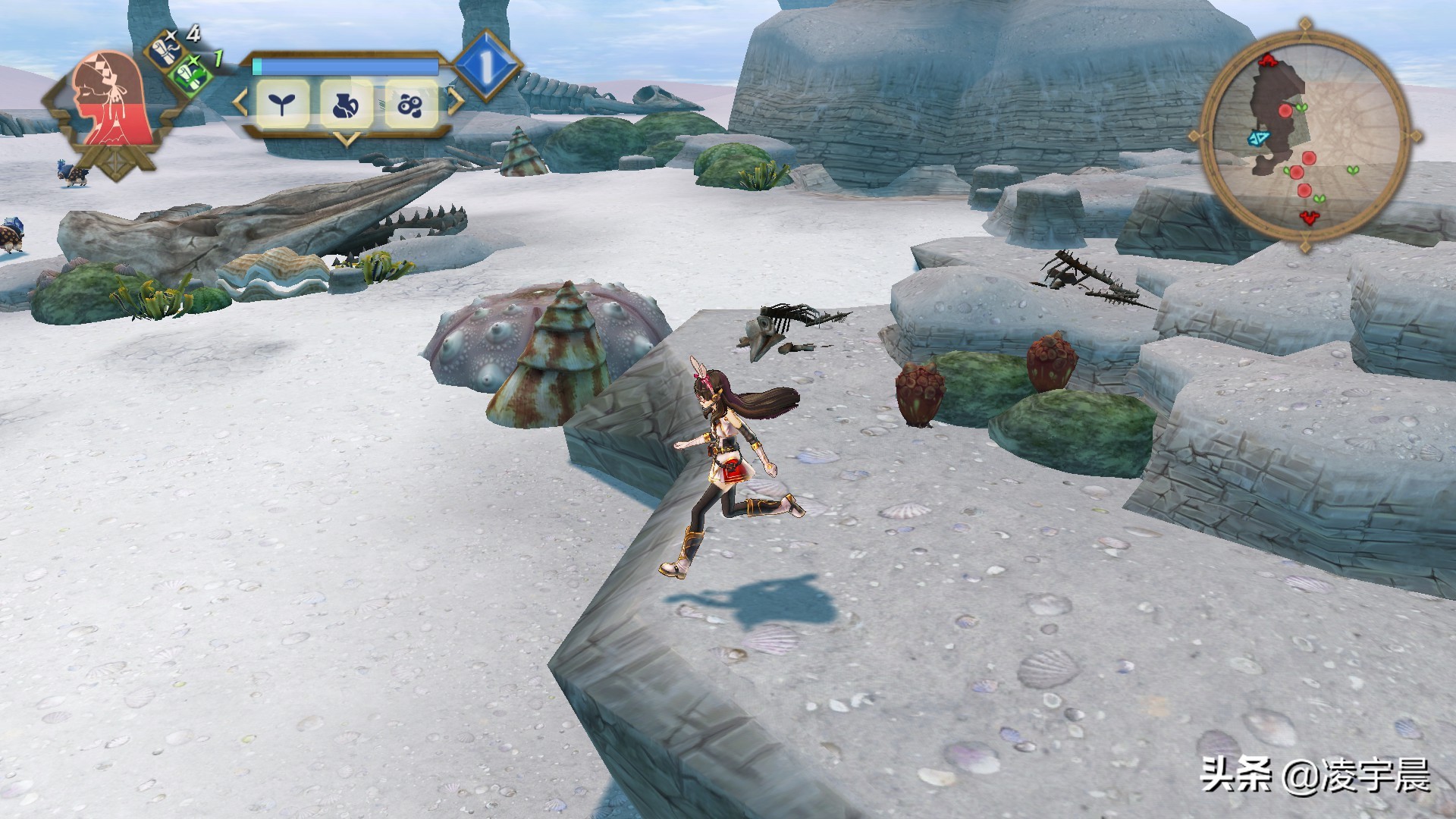Expand item bar with down chevron

tap(347, 140)
